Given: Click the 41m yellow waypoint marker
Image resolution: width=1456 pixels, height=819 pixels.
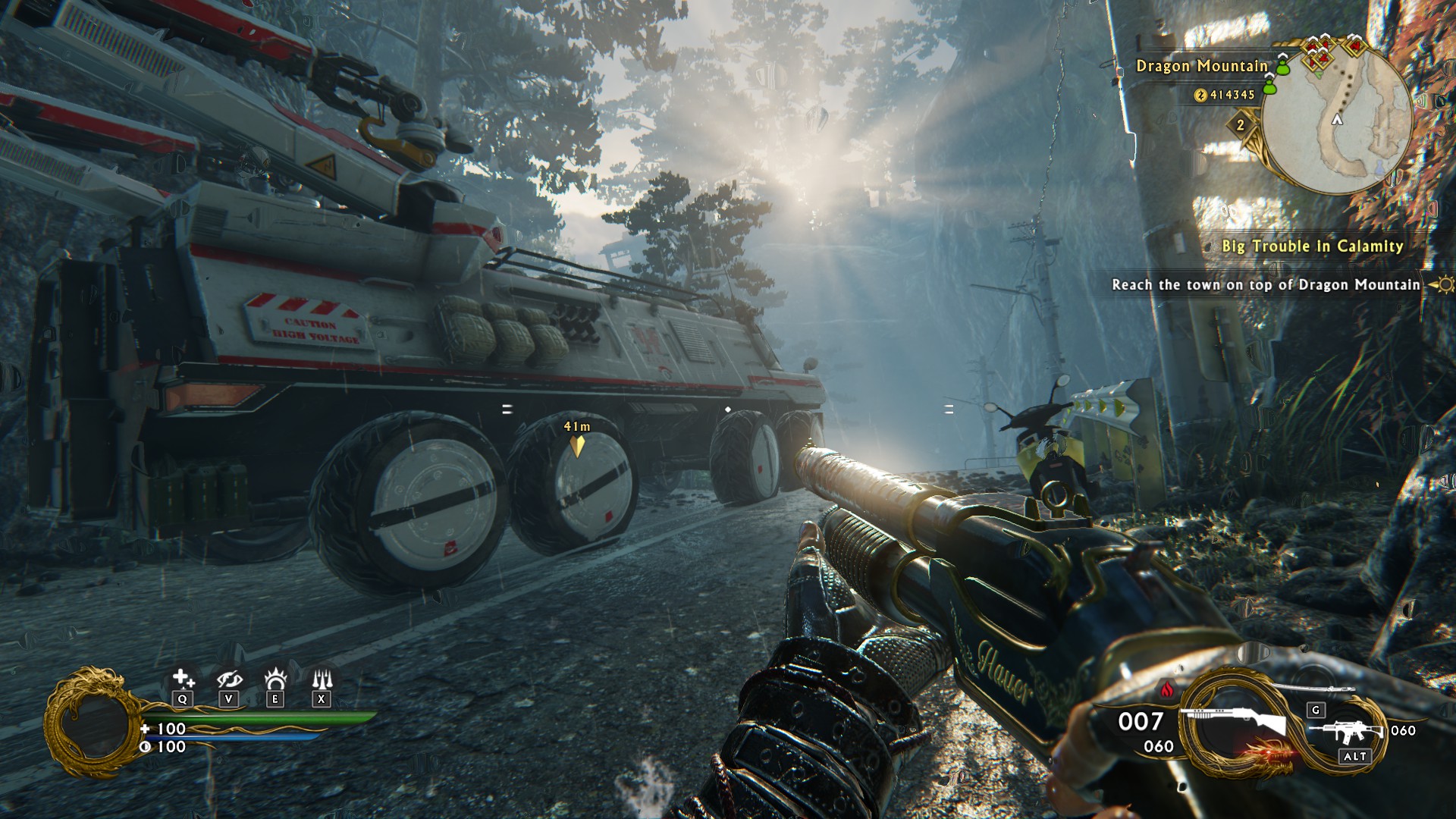Looking at the screenshot, I should (x=577, y=444).
